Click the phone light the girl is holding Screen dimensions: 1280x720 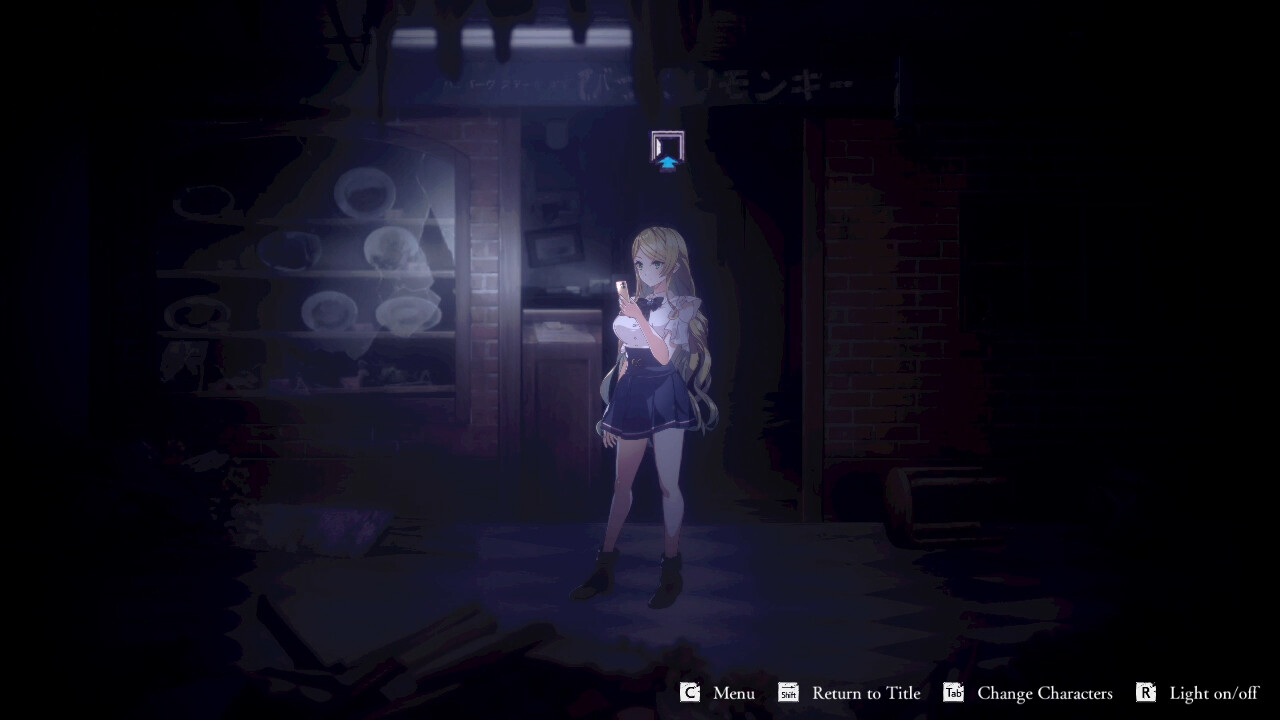621,289
